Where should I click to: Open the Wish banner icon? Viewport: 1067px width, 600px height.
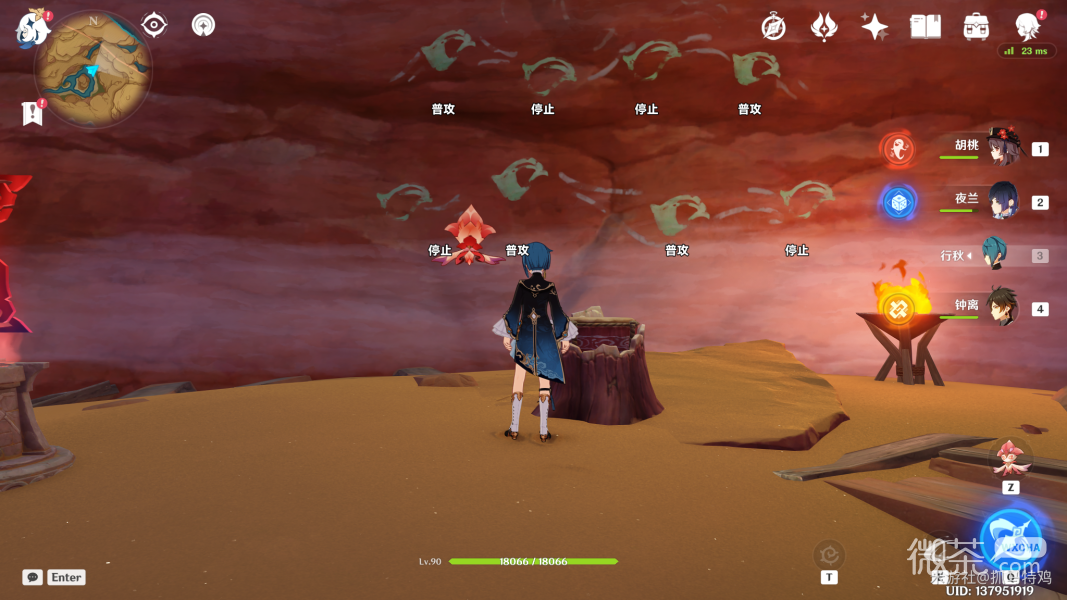click(x=823, y=27)
